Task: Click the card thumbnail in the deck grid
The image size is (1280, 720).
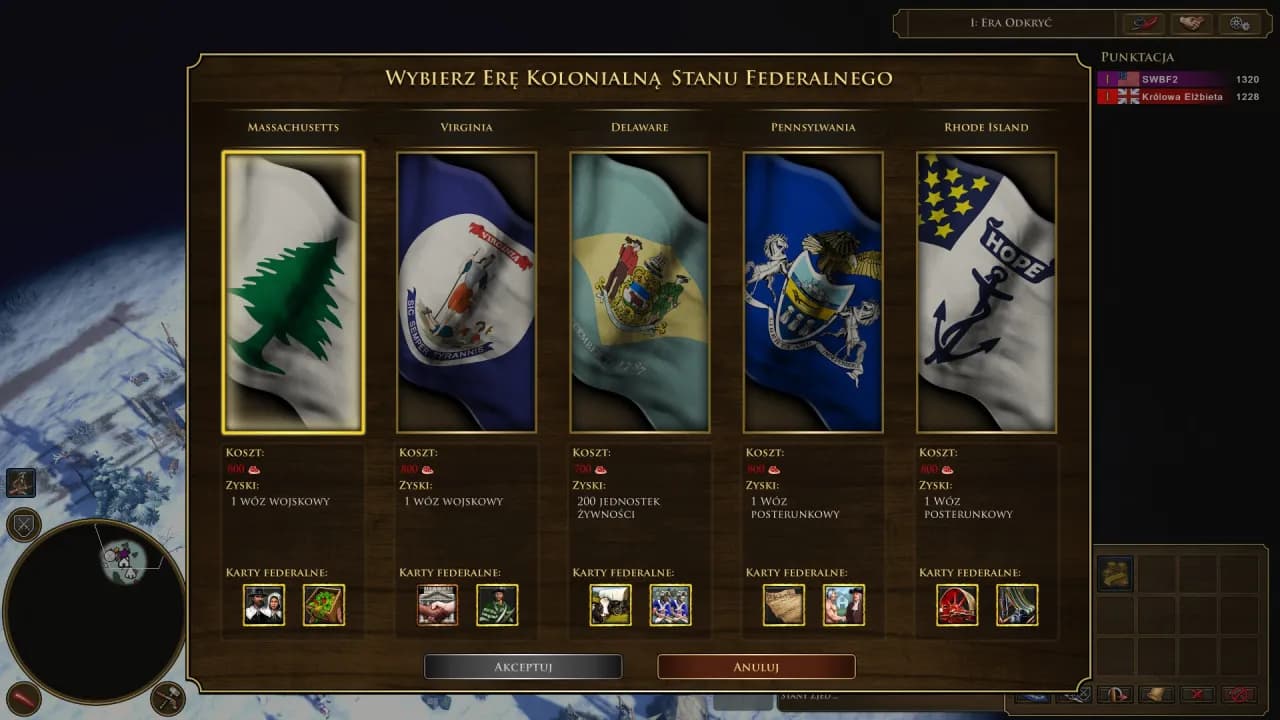Action: [x=1113, y=573]
